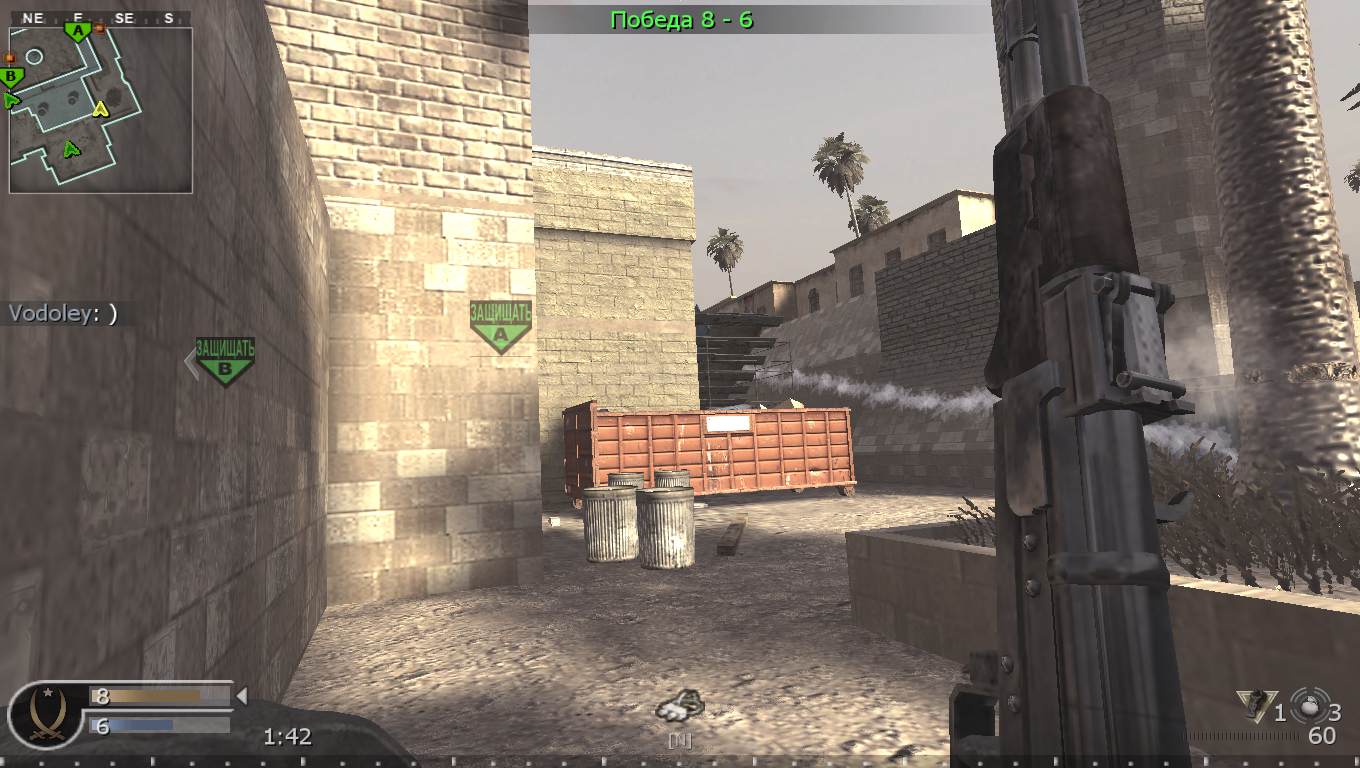Image resolution: width=1360 pixels, height=768 pixels.
Task: Collapse the scoreboard using the triangle arrow
Action: click(243, 694)
